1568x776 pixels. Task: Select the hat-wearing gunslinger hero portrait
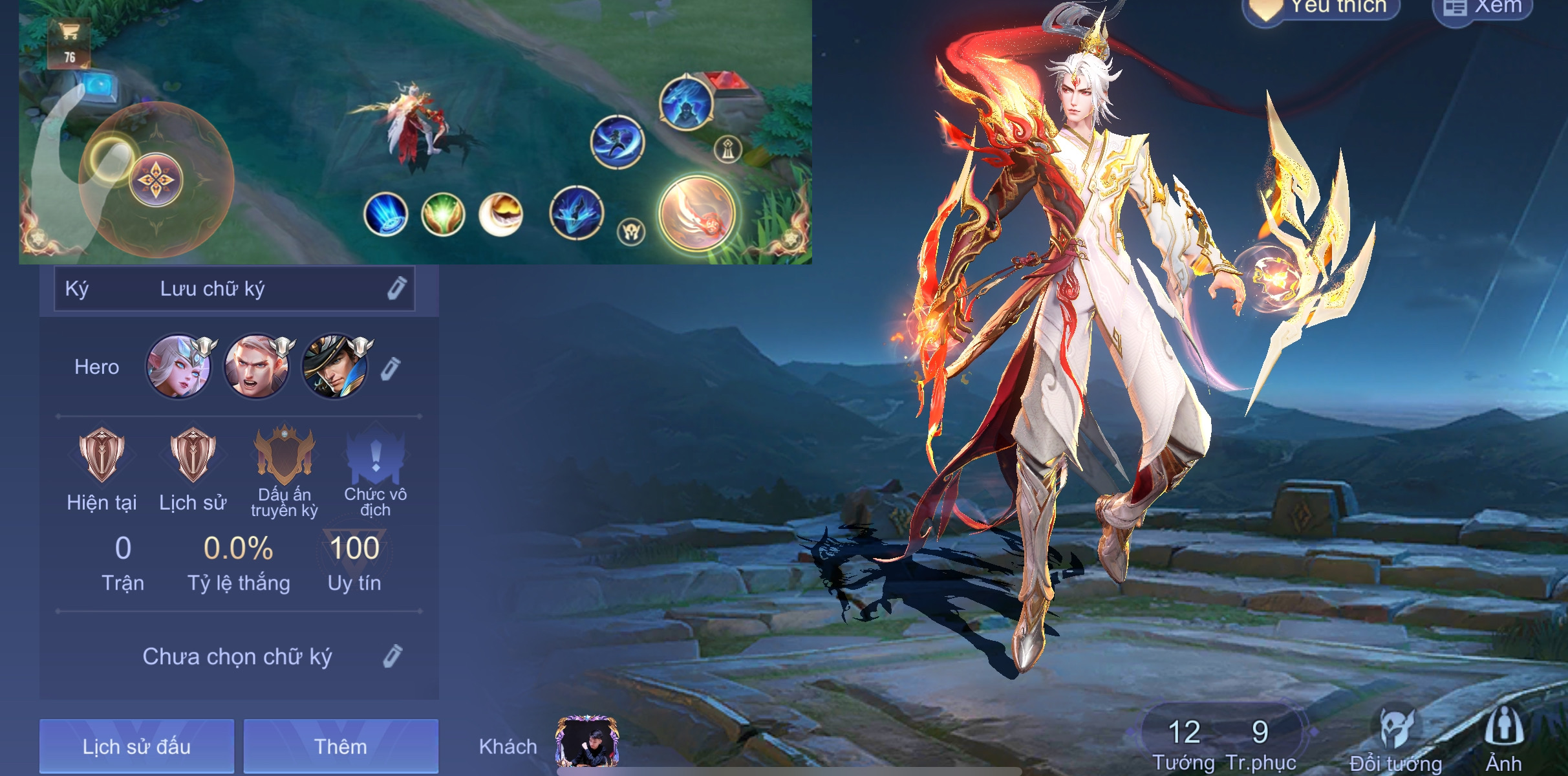point(335,367)
